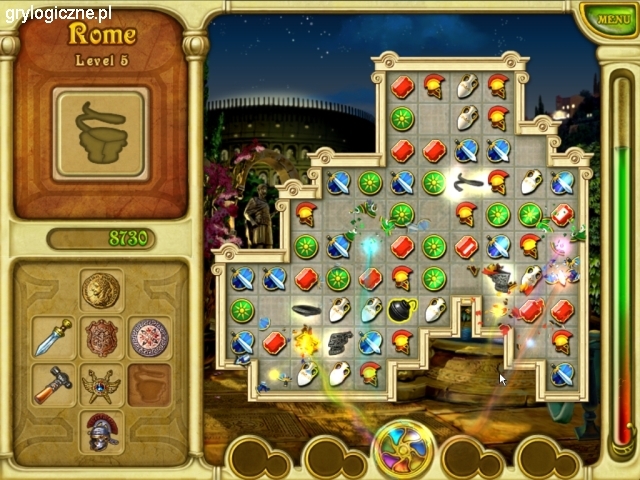Select the sword artifact slot

53,337
